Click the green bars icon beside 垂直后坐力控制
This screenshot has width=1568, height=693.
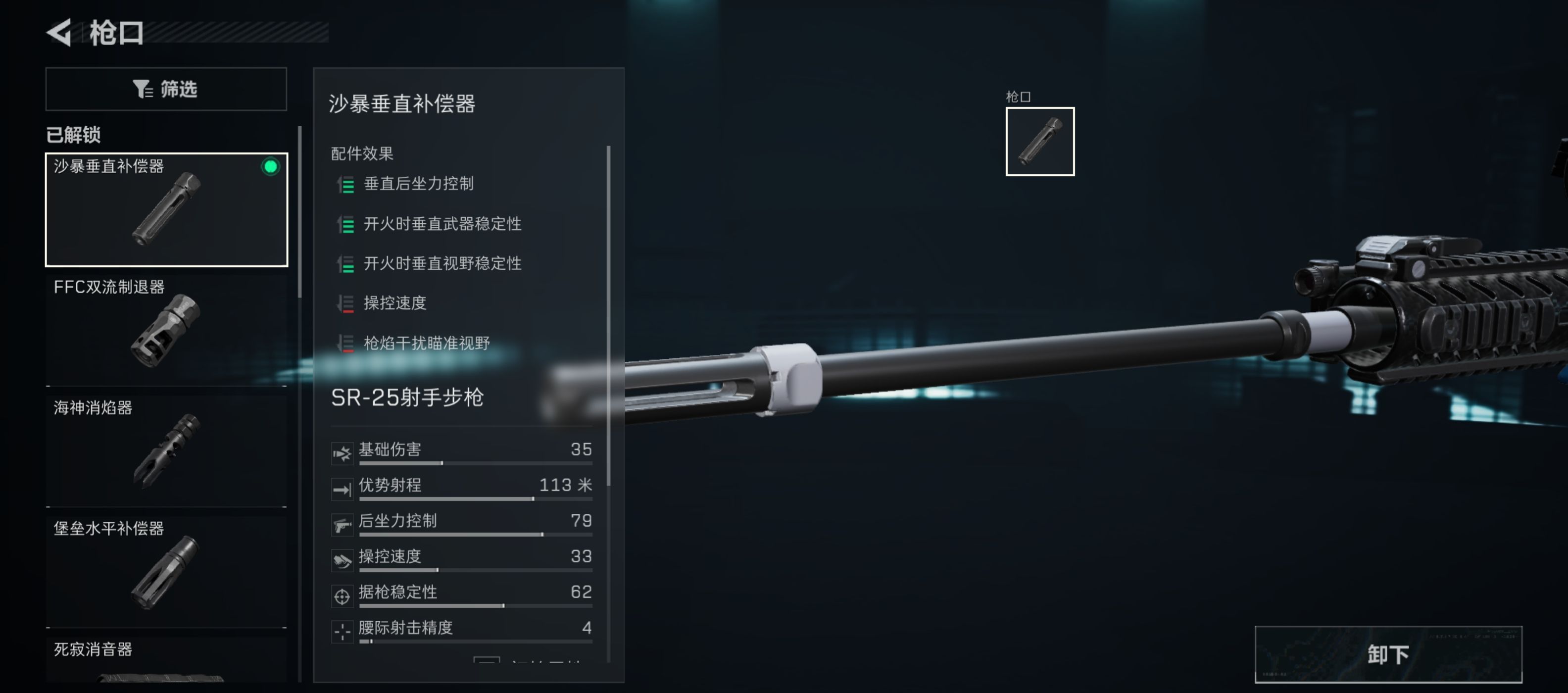346,186
